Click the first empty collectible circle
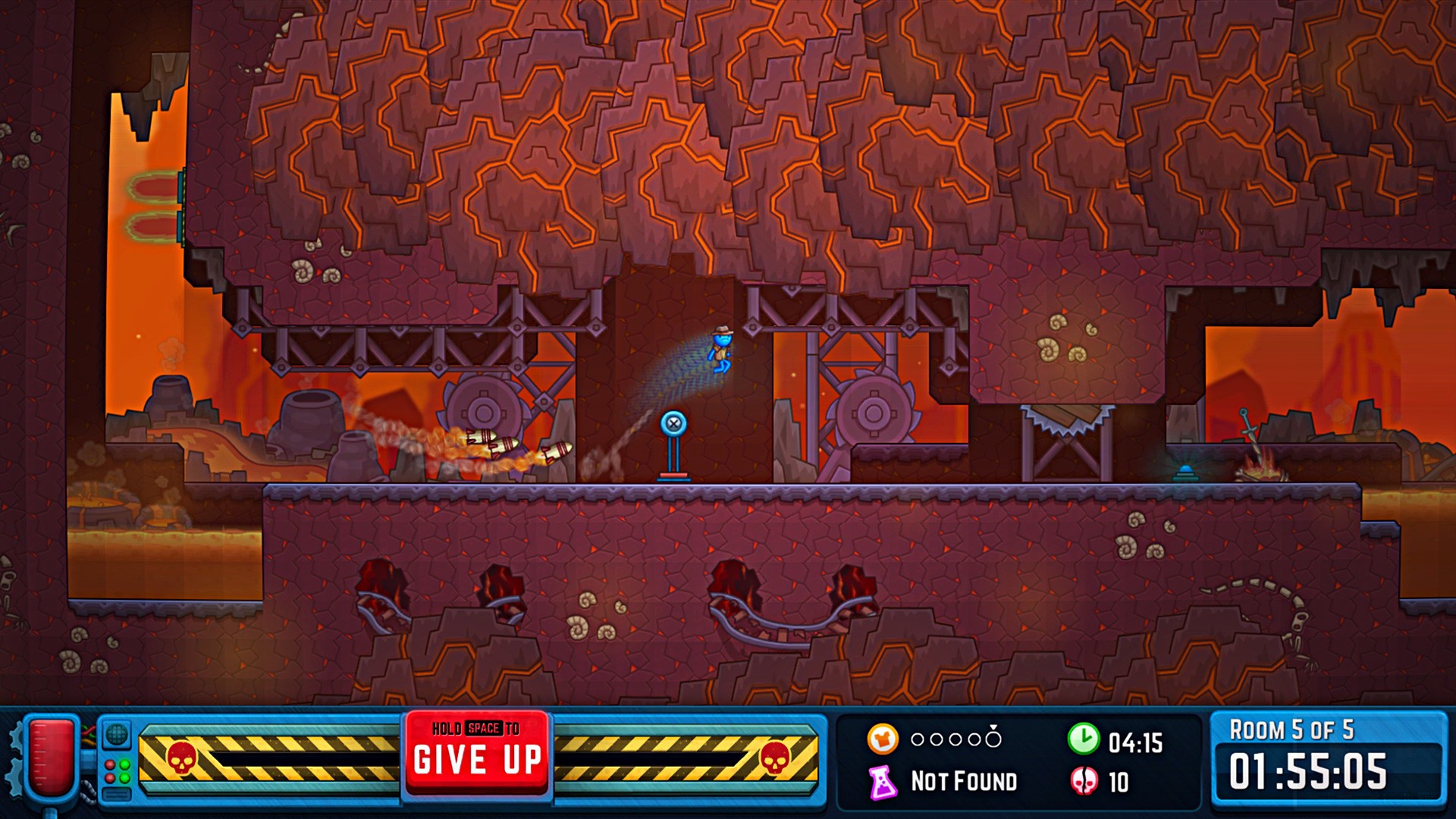 [917, 739]
